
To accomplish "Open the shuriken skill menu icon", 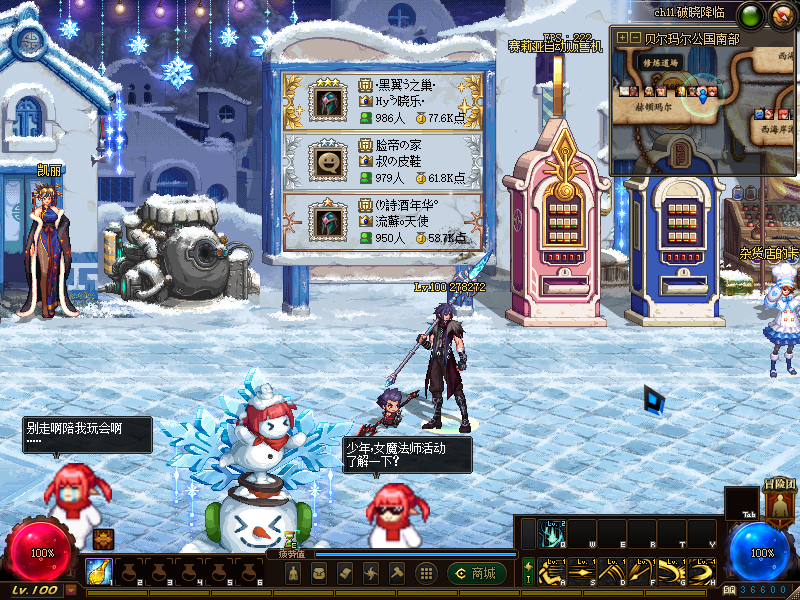I will [371, 573].
